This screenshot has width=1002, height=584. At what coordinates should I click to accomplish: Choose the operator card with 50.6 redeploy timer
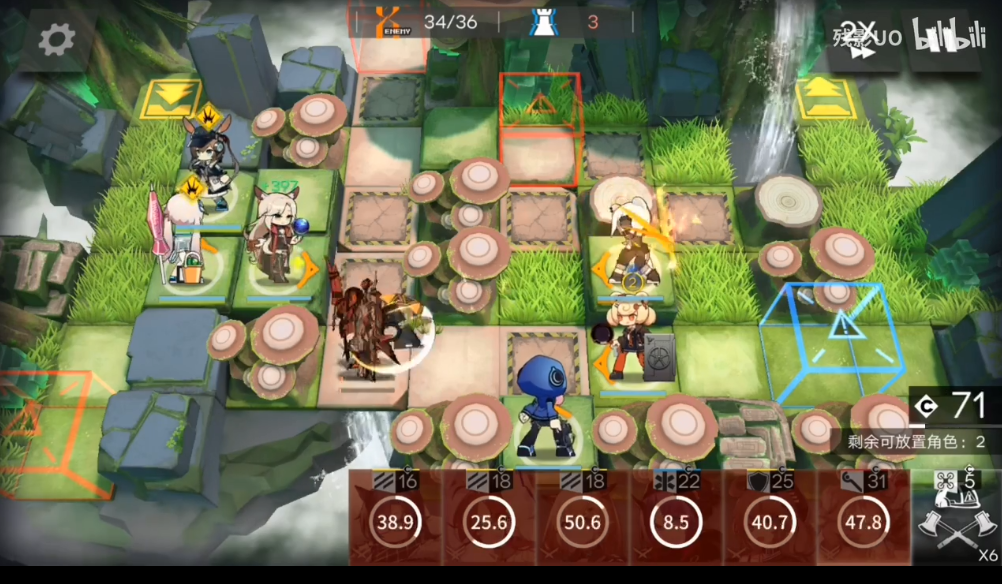coord(582,517)
